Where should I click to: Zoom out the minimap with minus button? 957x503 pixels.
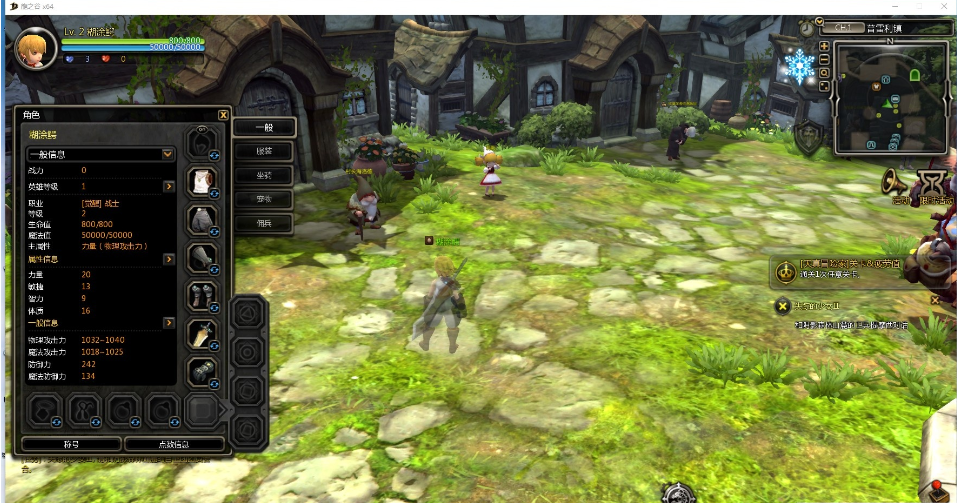tap(824, 59)
